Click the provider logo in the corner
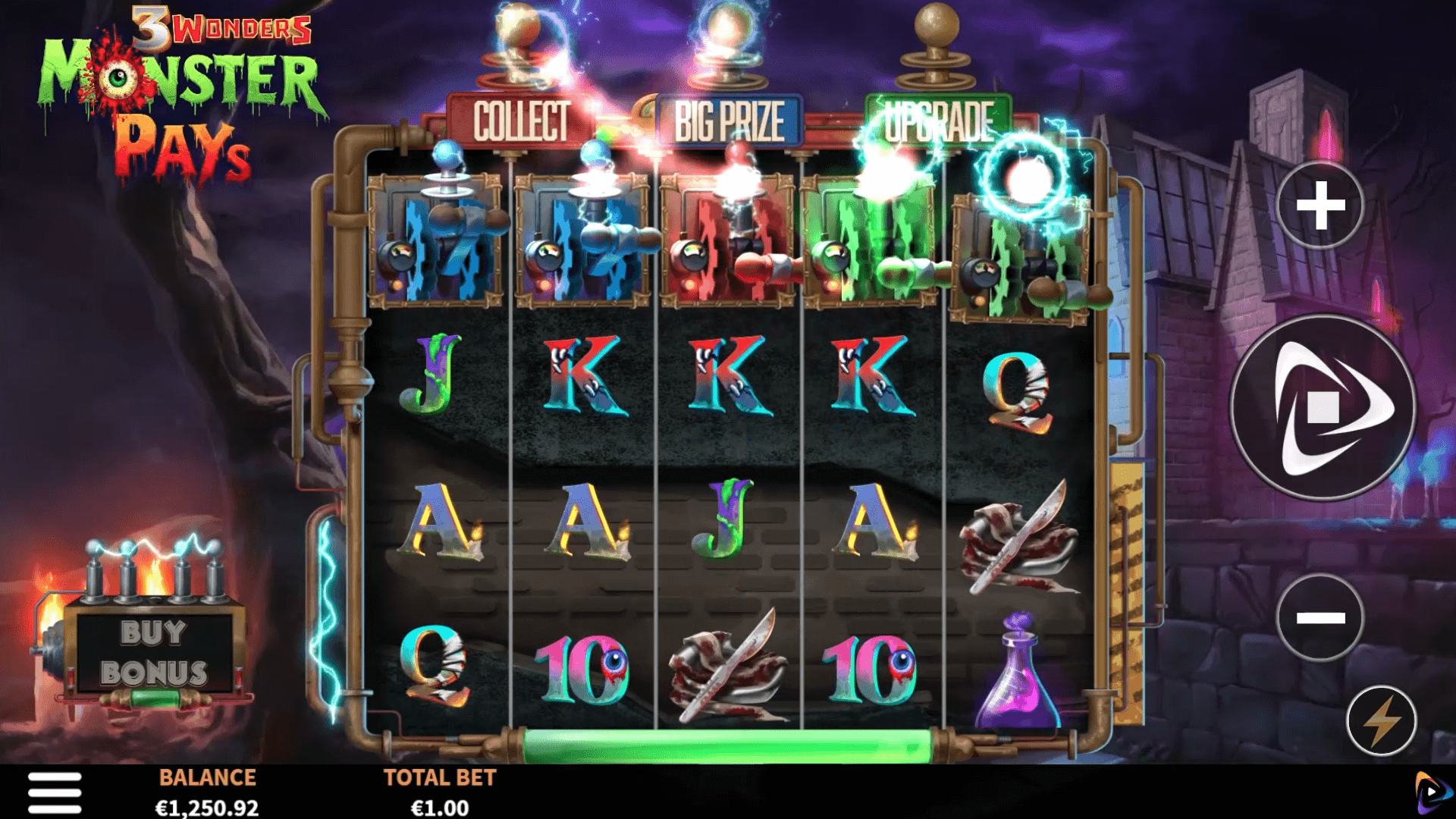This screenshot has height=819, width=1456. click(1431, 792)
